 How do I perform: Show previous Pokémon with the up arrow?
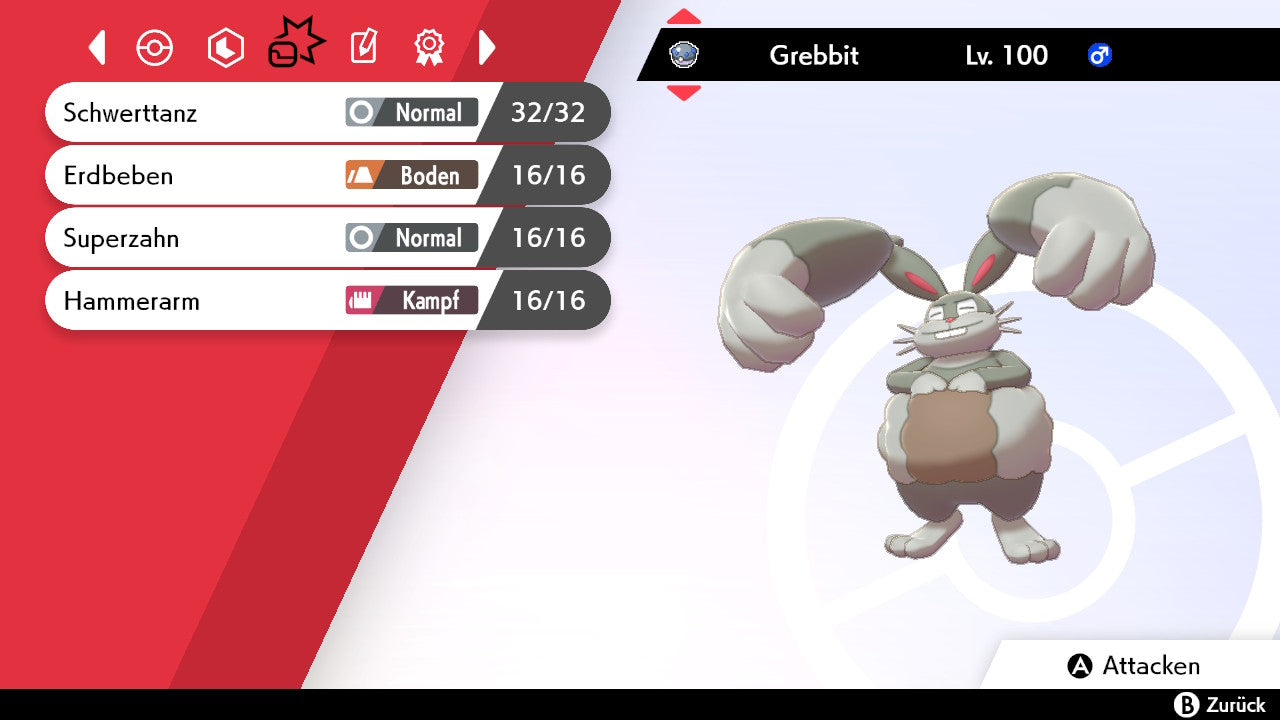click(684, 17)
